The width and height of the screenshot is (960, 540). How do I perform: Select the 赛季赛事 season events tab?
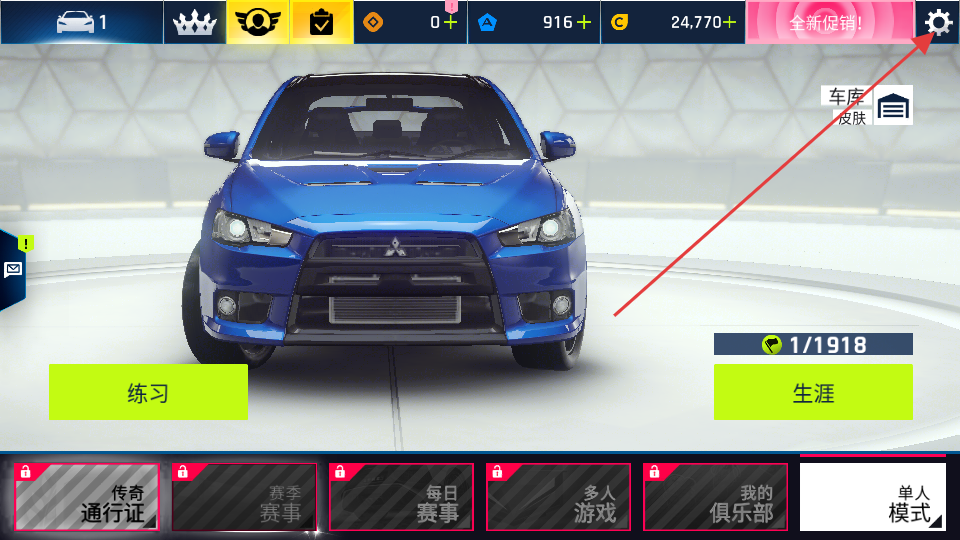[244, 497]
